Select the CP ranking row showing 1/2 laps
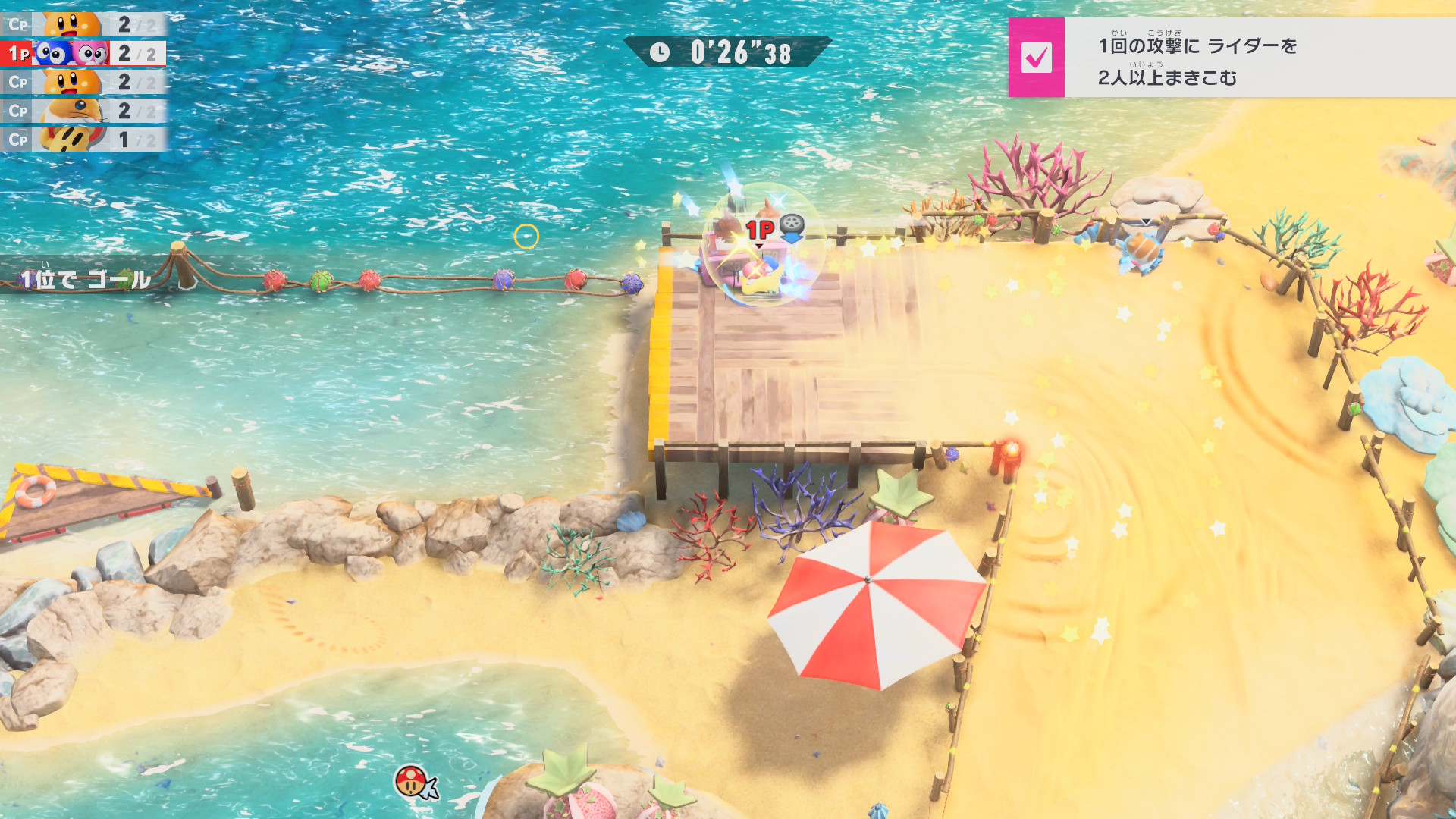Viewport: 1456px width, 819px height. coord(83,140)
